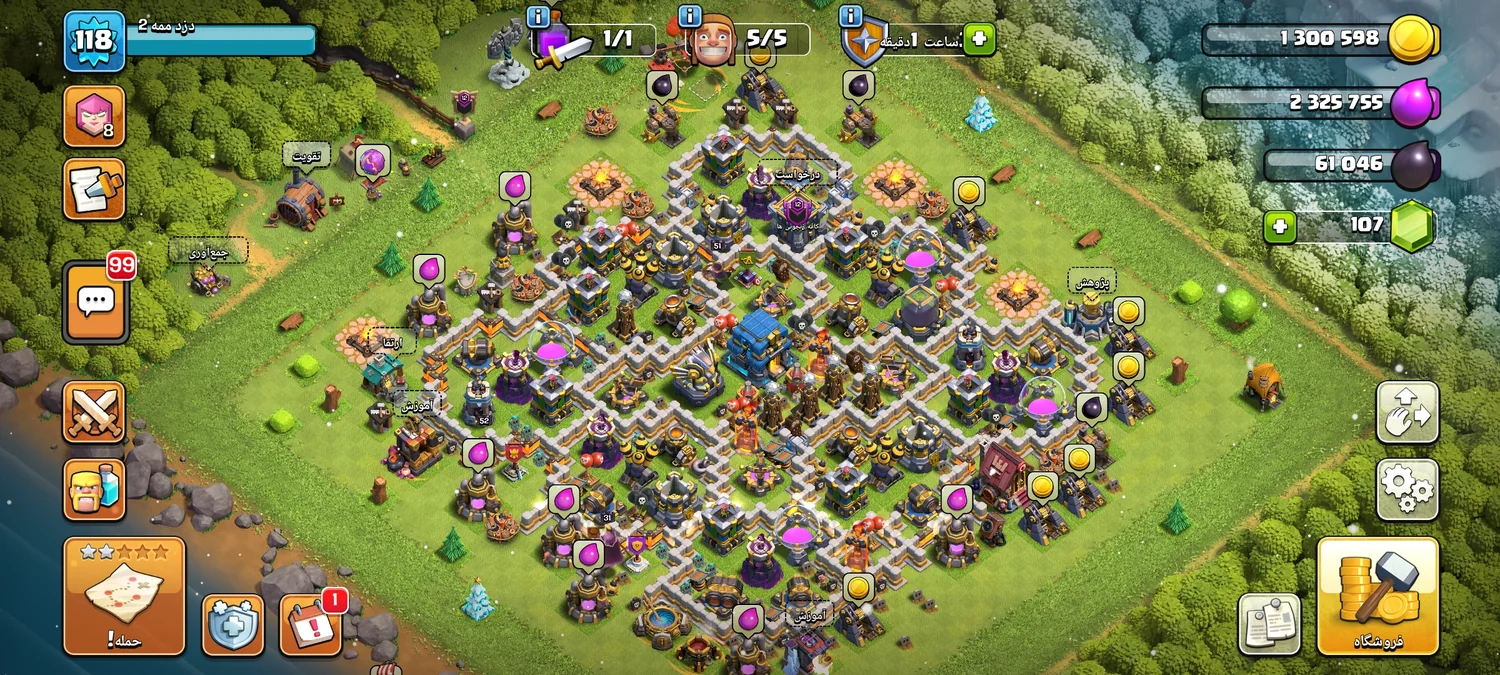Open the gold coin resource counter
1500x675 pixels.
coord(1320,40)
